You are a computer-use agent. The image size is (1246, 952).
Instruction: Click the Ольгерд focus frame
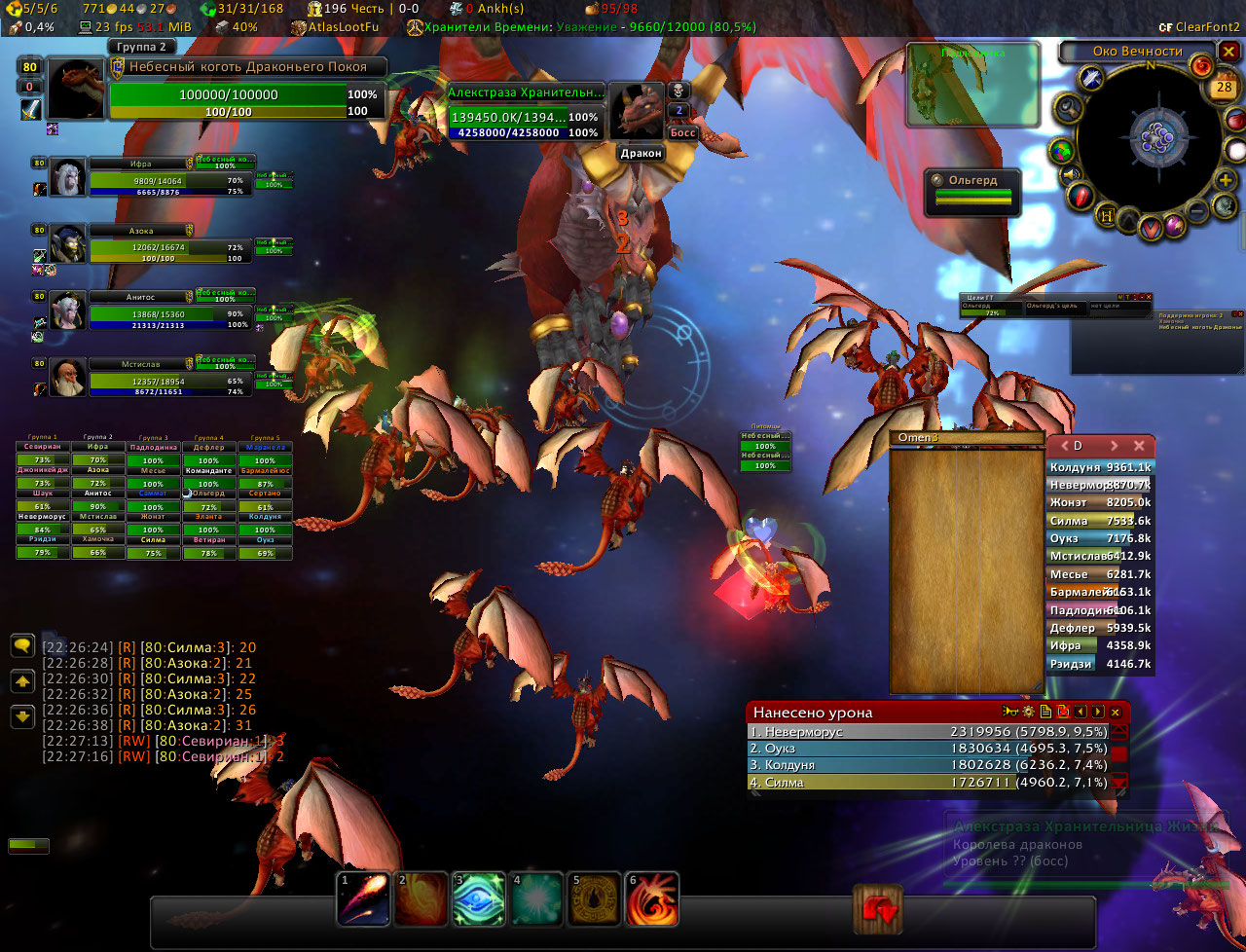click(972, 189)
